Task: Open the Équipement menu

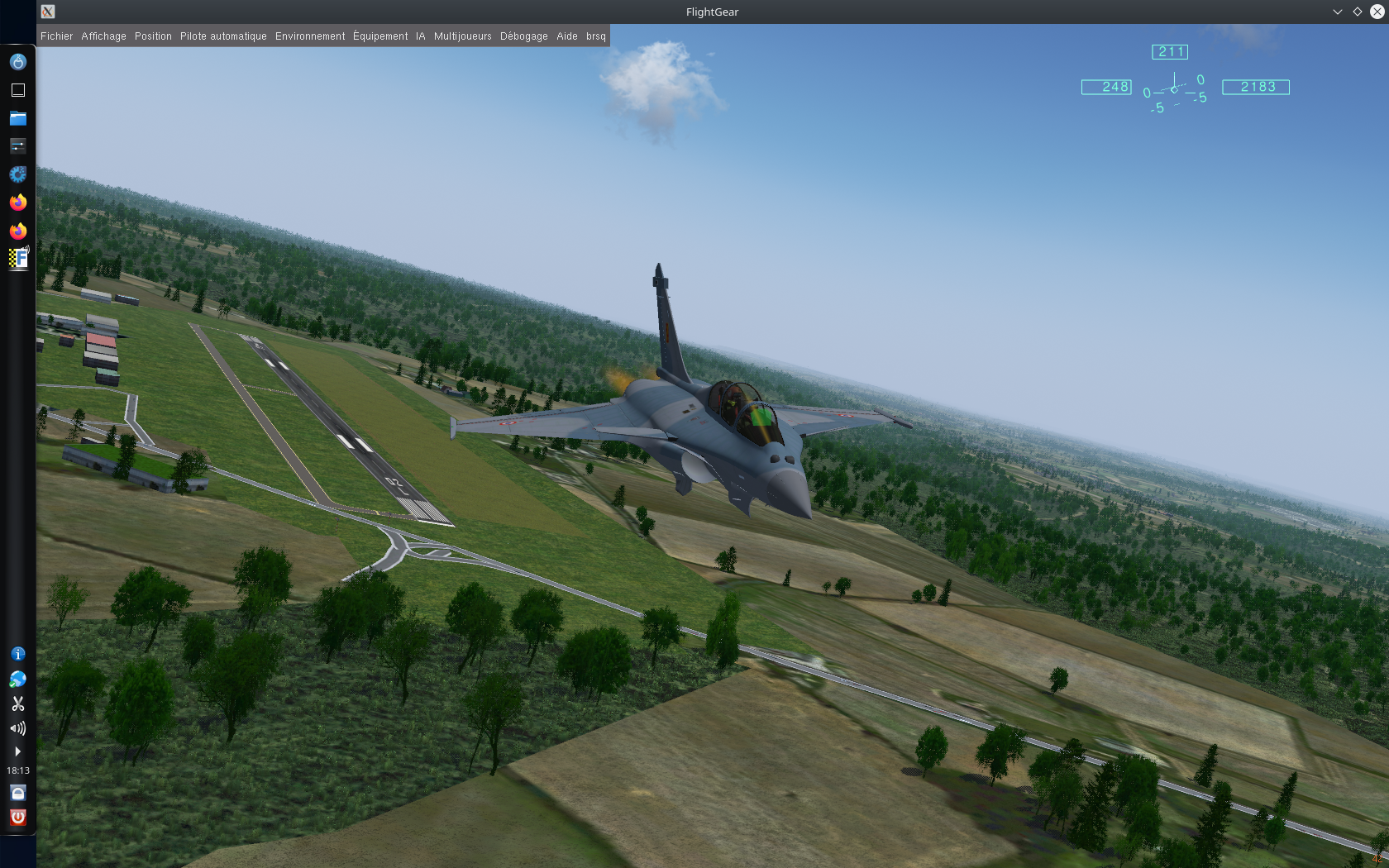Action: point(380,36)
